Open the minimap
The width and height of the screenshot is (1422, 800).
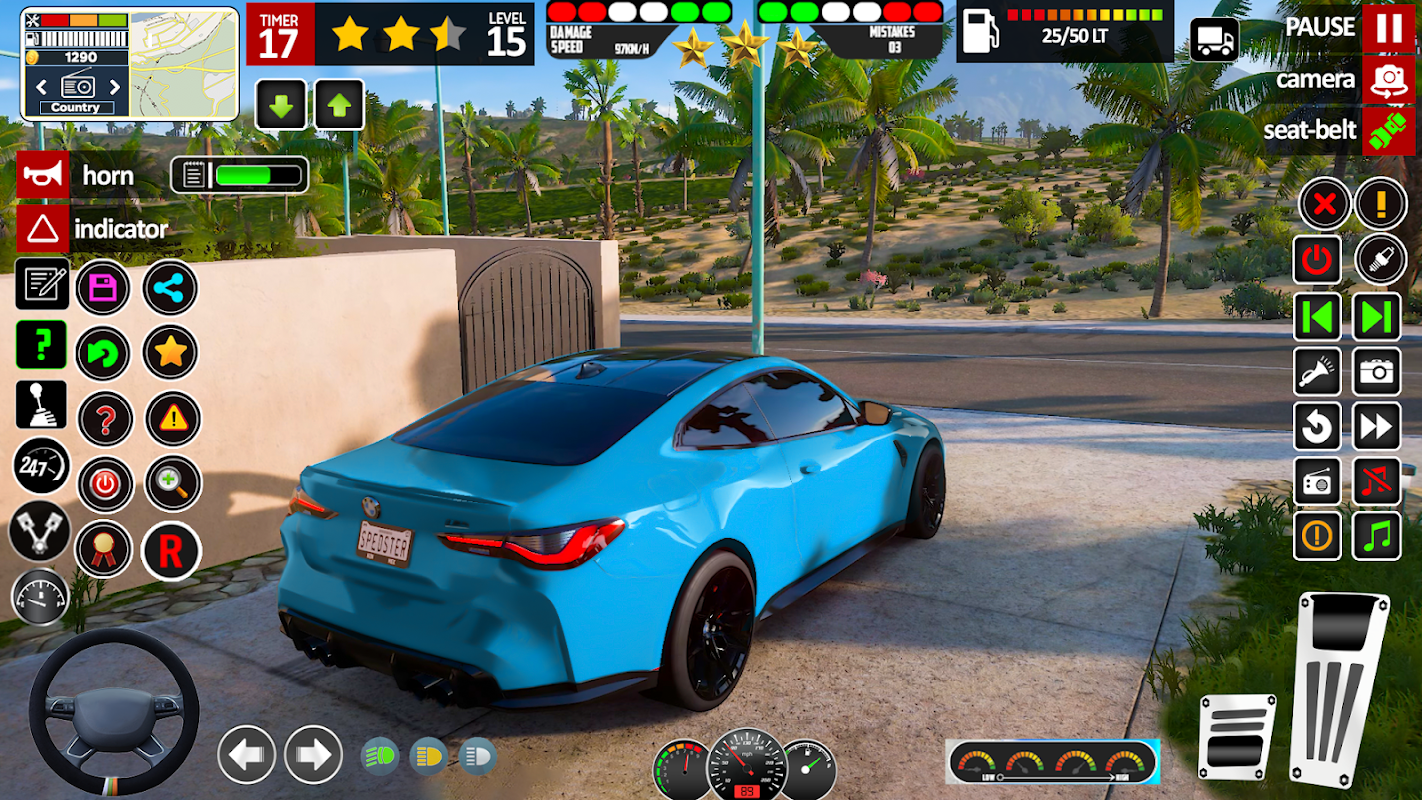tap(183, 65)
